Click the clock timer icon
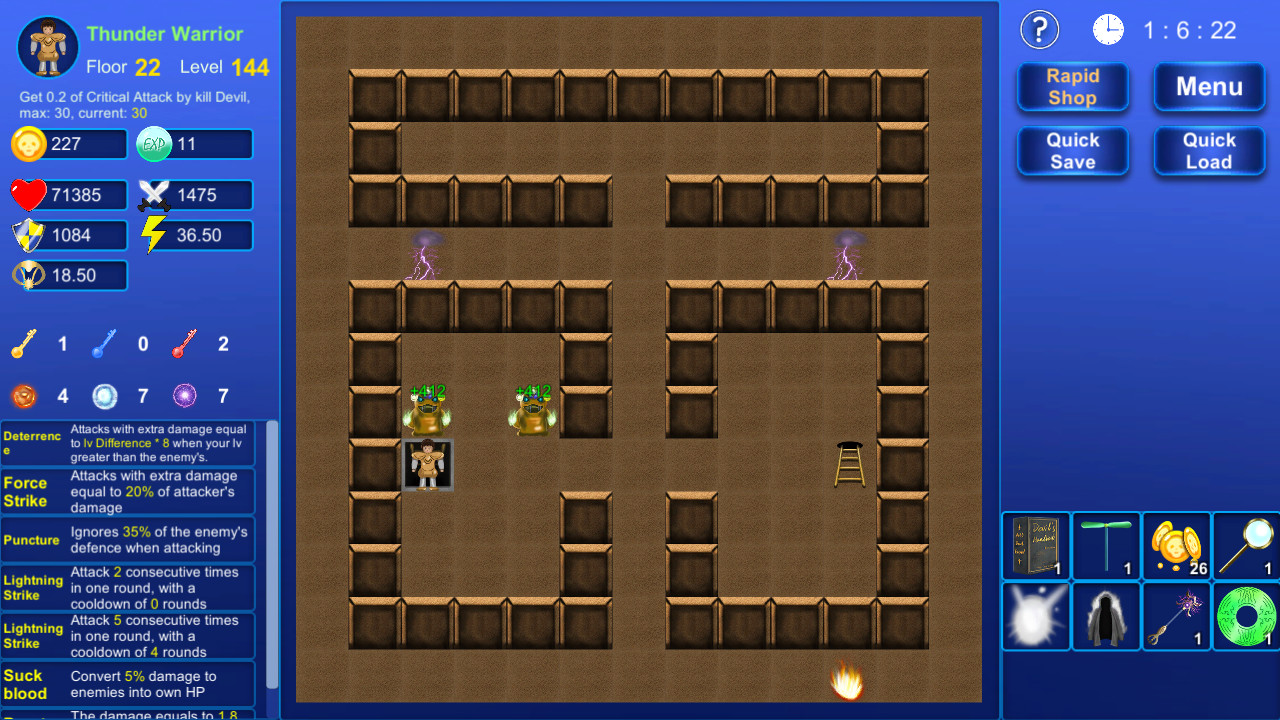Viewport: 1280px width, 720px height. coord(1108,29)
